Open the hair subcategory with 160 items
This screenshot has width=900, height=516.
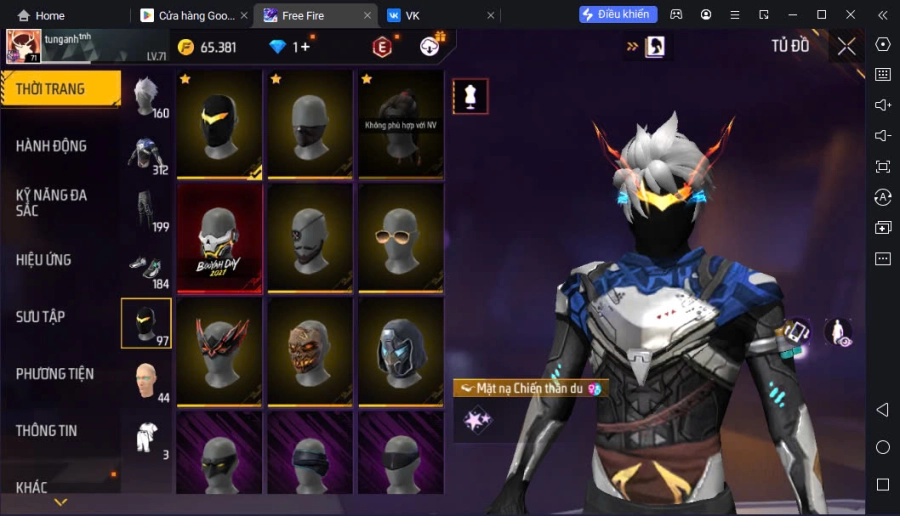click(x=146, y=98)
